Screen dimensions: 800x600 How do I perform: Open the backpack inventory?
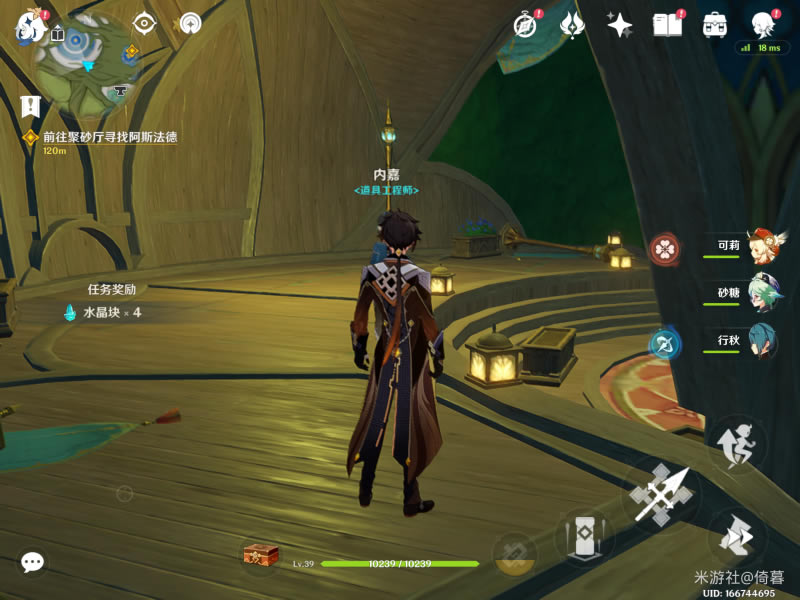(x=714, y=25)
